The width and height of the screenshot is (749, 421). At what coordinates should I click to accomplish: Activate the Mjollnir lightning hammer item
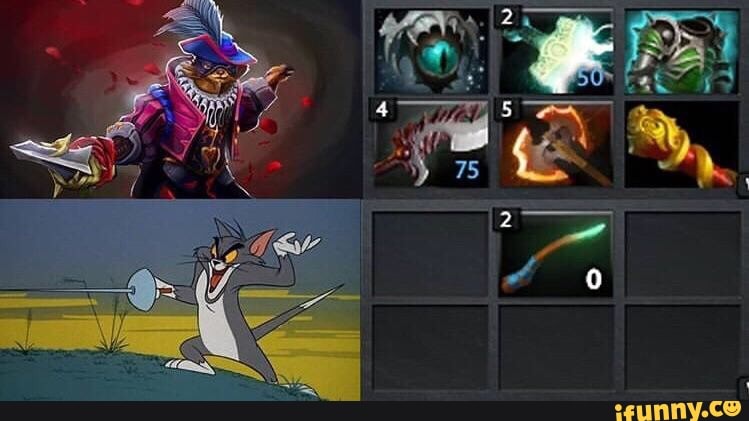coord(556,51)
